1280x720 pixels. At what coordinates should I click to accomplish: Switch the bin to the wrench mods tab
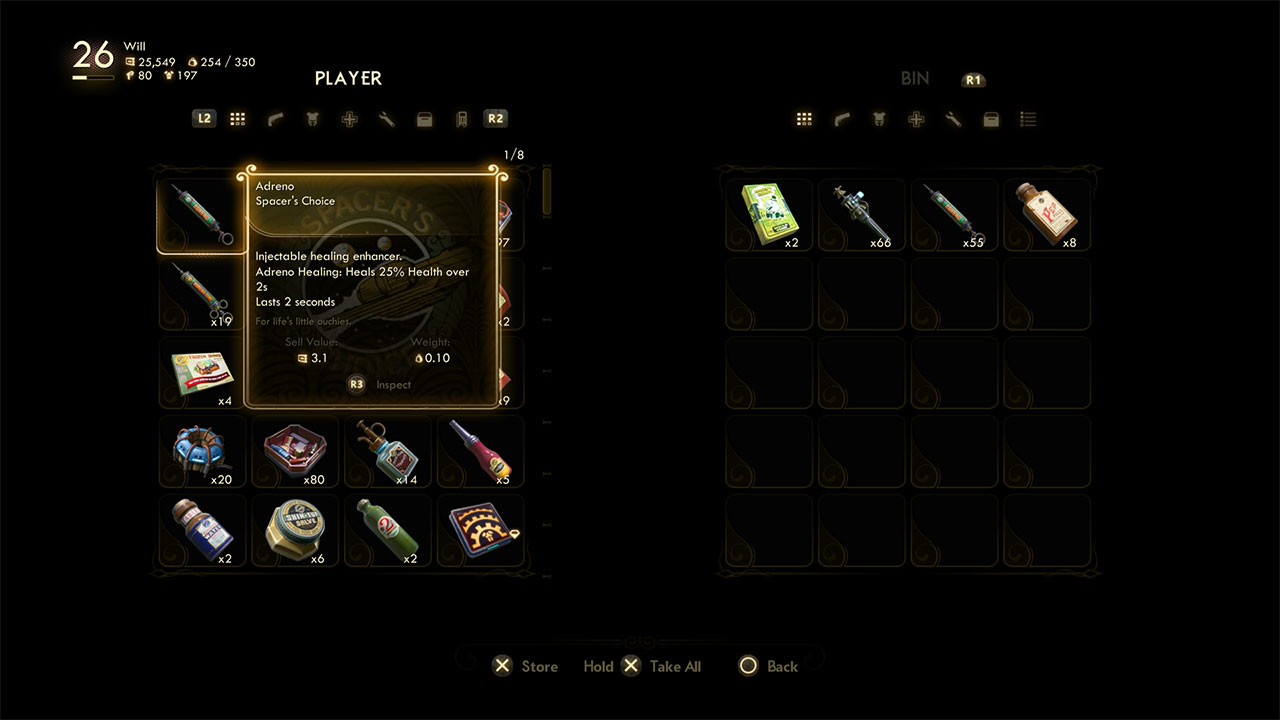click(953, 119)
